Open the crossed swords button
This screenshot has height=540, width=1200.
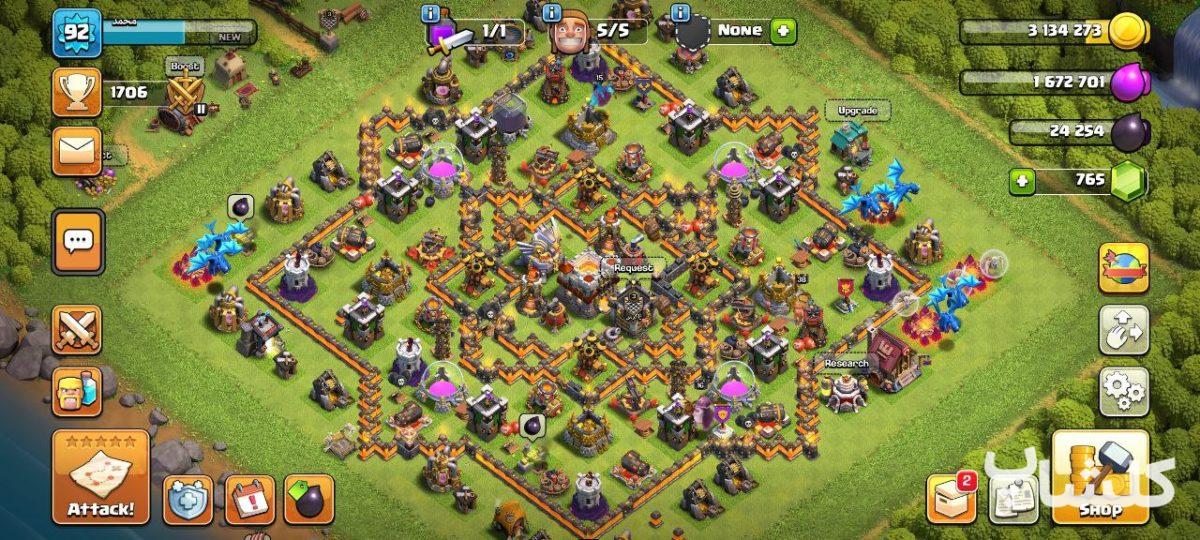click(77, 330)
